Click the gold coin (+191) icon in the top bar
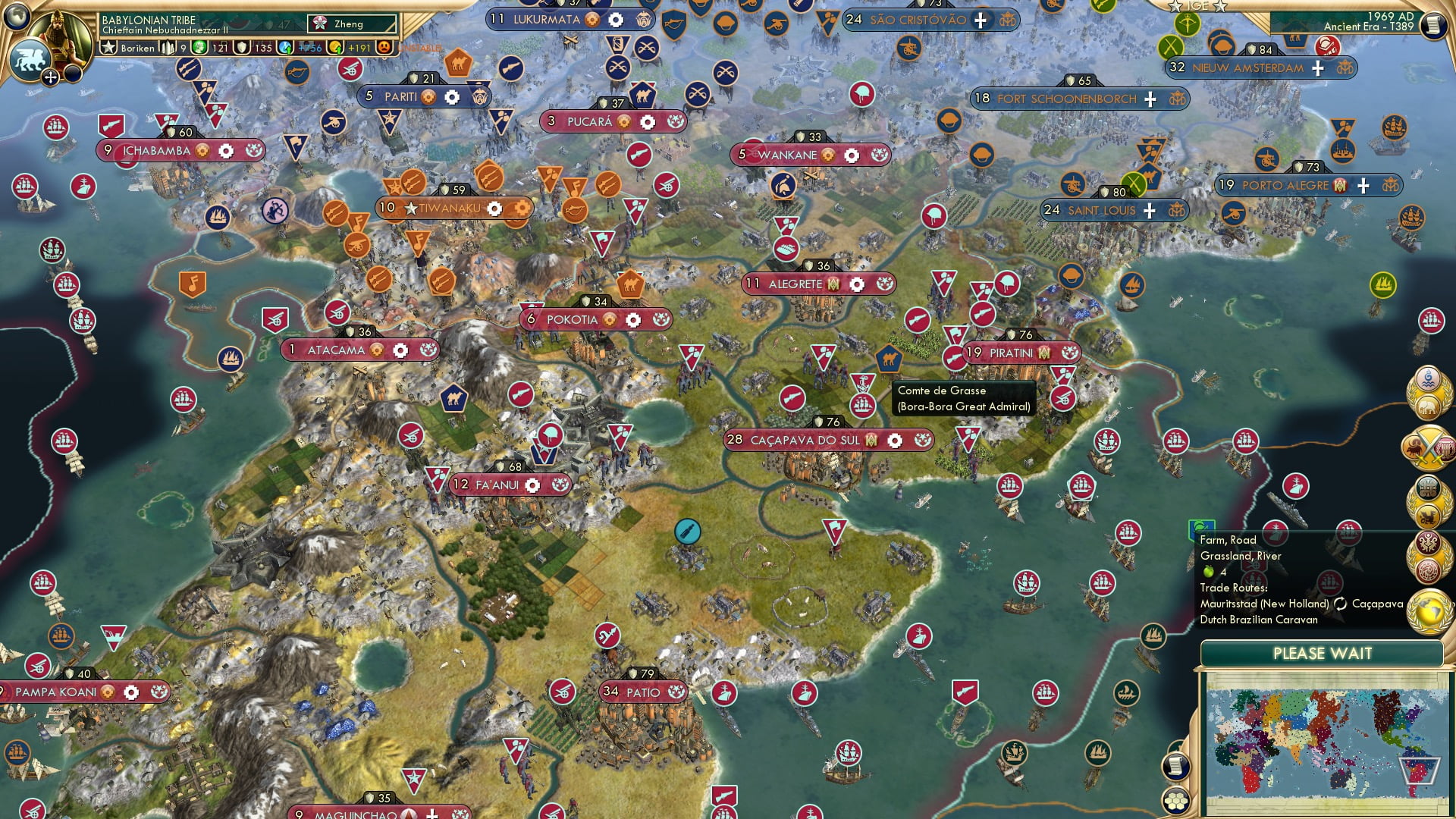This screenshot has width=1456, height=819. pos(336,48)
